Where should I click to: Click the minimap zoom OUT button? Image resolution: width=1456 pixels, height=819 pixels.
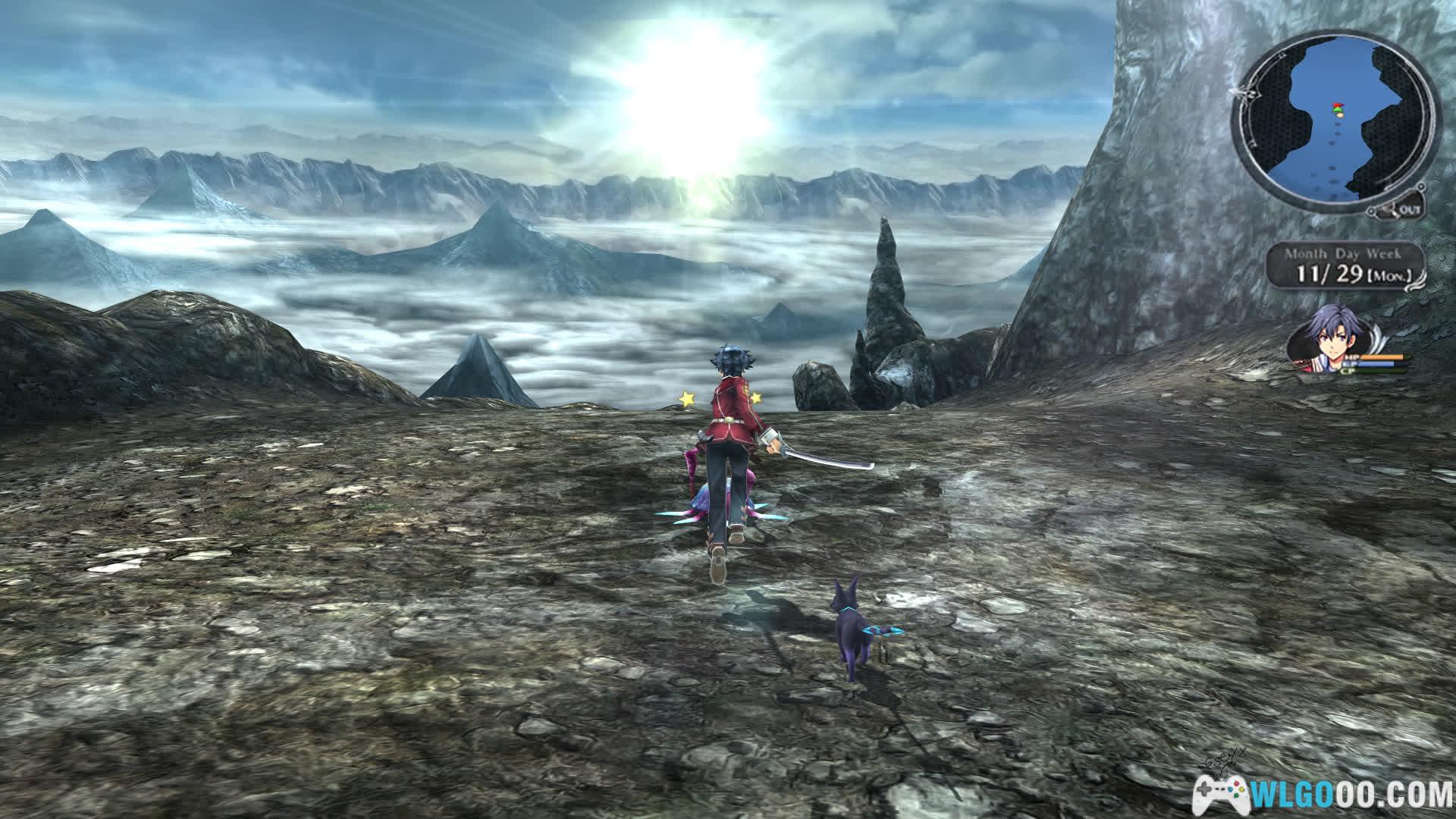click(x=1404, y=209)
